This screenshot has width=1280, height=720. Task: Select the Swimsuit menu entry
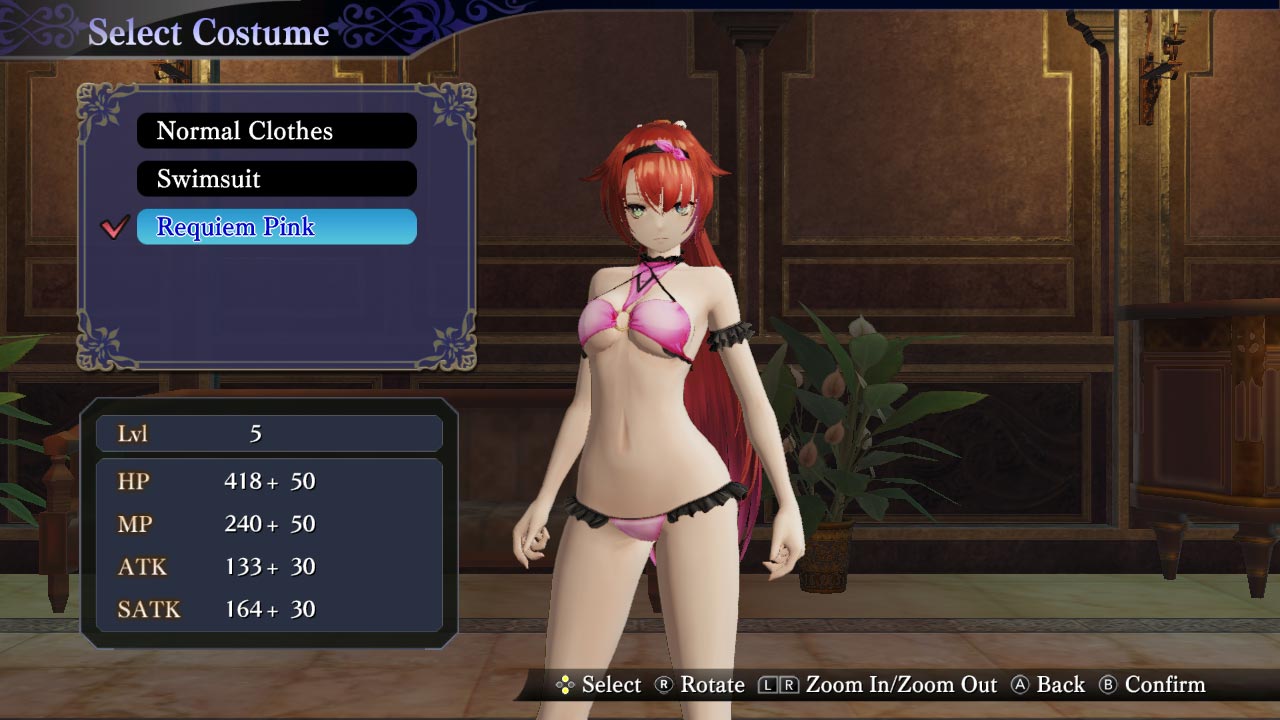click(276, 179)
